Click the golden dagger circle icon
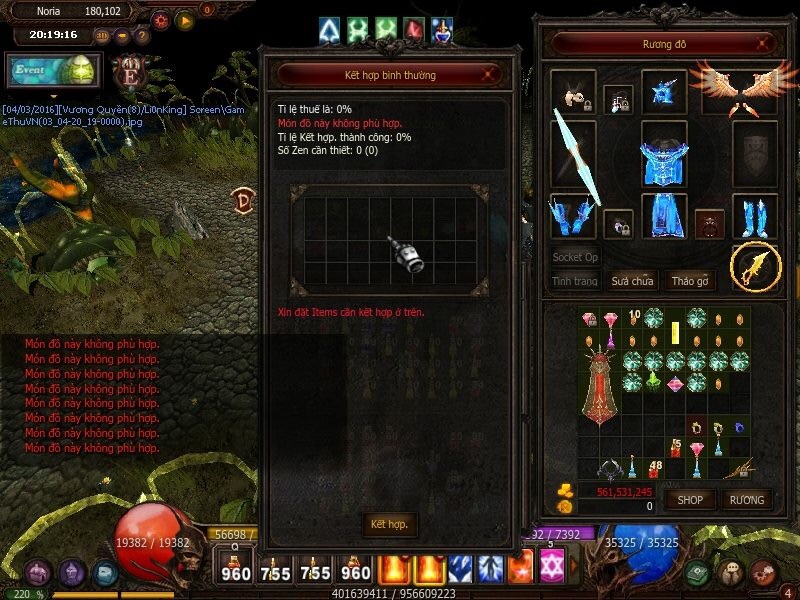 755,266
